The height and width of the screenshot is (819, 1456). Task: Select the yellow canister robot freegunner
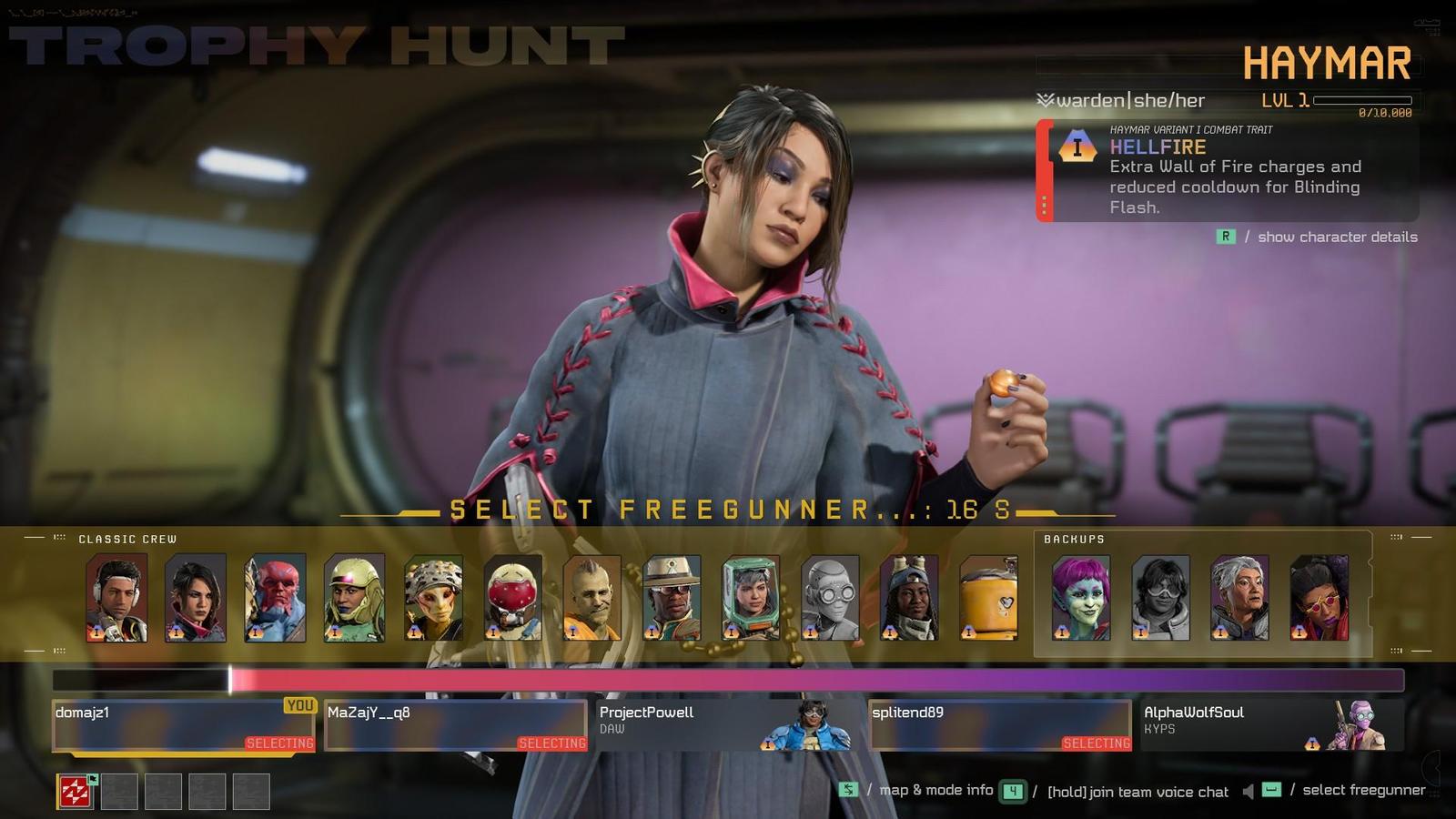point(988,598)
